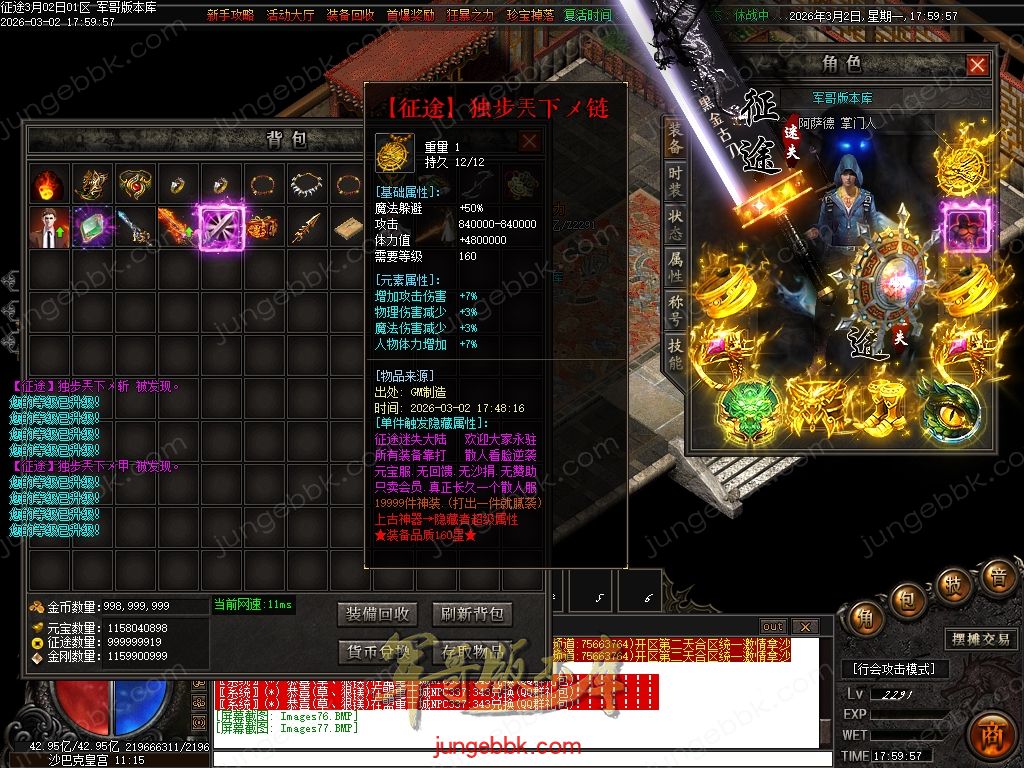Close the 角色 character panel
The height and width of the screenshot is (768, 1024).
[x=977, y=65]
